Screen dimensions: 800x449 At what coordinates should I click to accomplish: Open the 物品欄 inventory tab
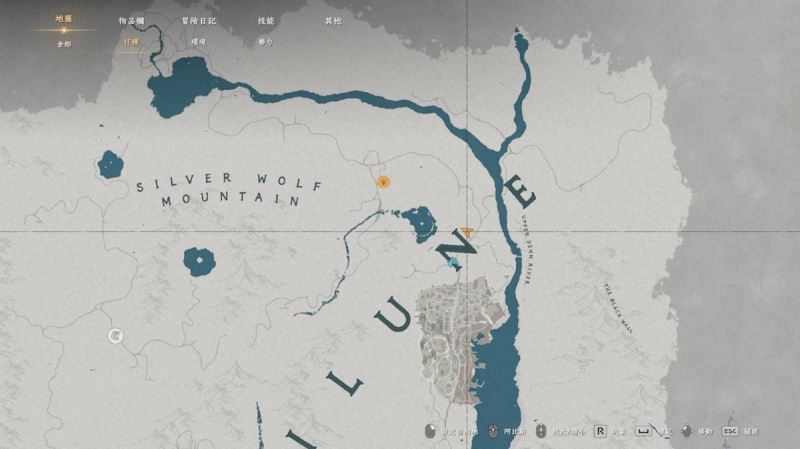[x=131, y=20]
